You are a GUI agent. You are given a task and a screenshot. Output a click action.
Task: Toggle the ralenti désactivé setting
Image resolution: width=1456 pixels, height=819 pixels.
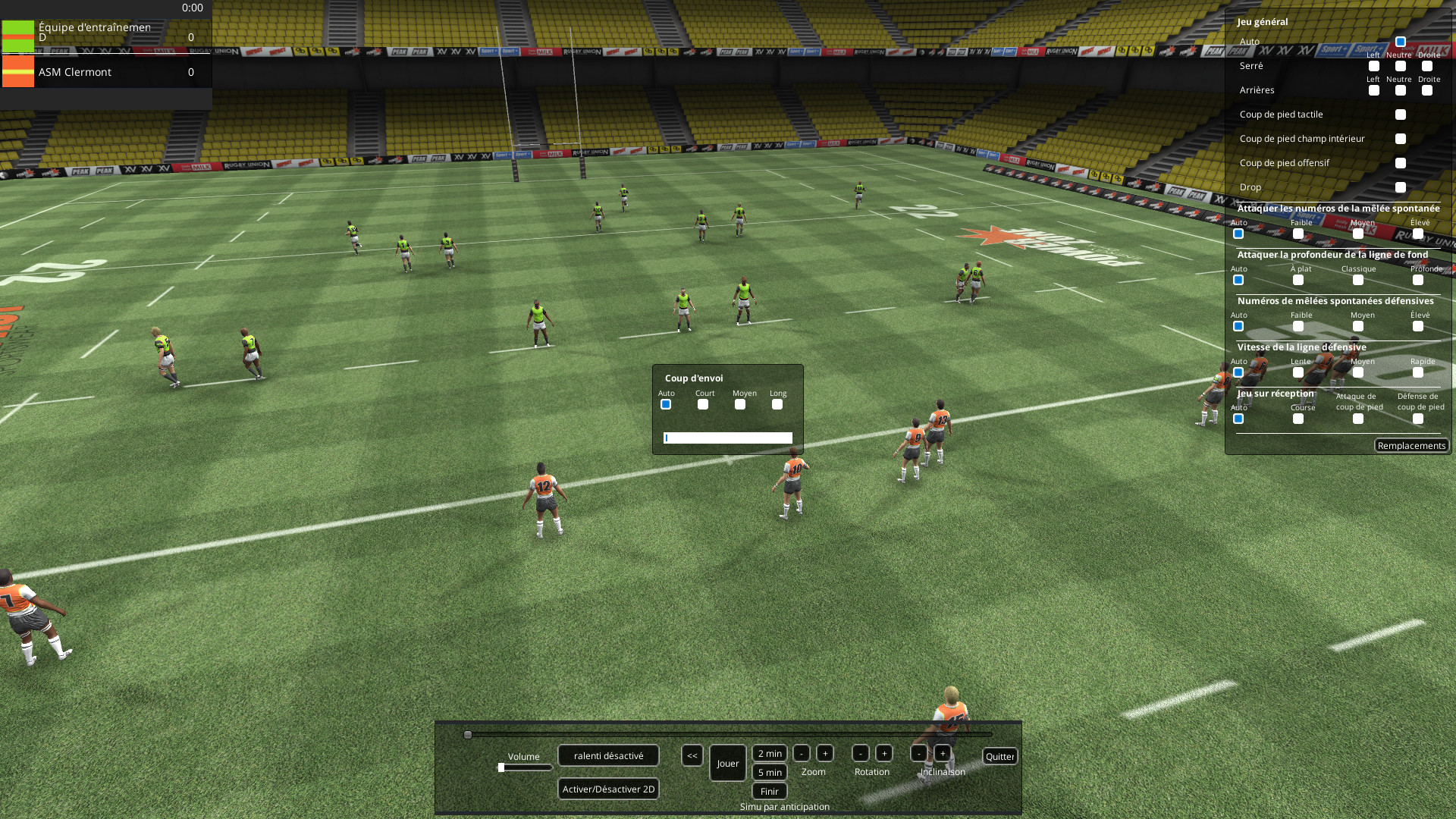tap(607, 755)
